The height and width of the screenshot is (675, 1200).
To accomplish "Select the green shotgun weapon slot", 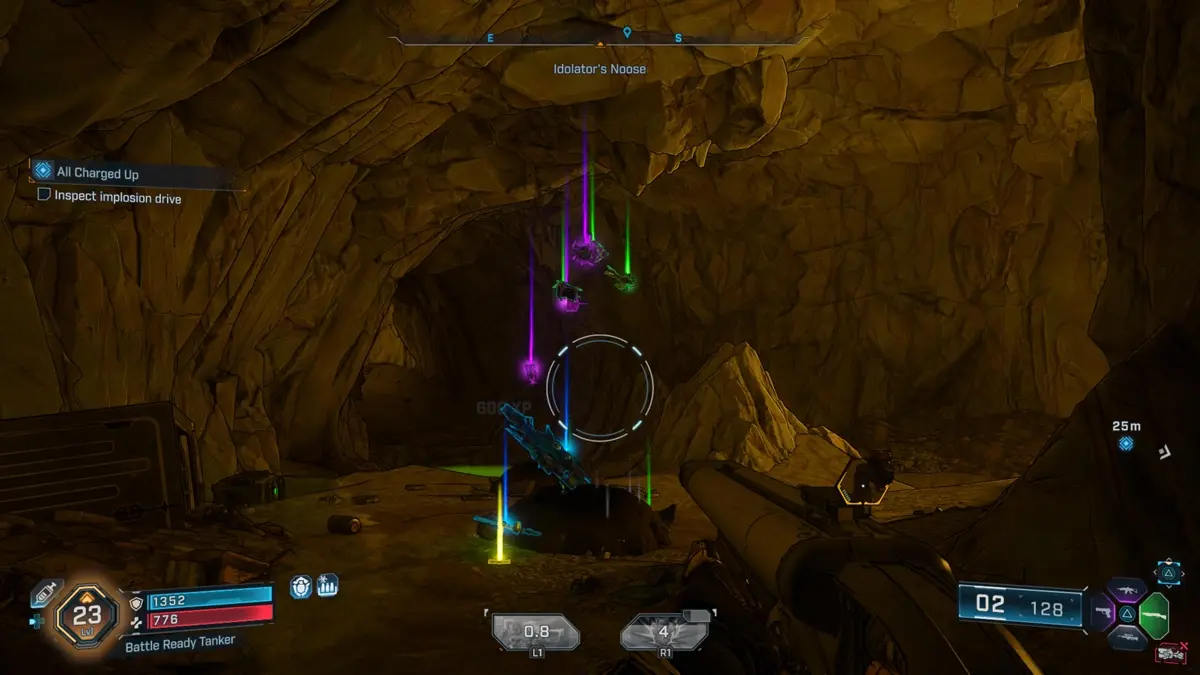I will coord(1153,612).
